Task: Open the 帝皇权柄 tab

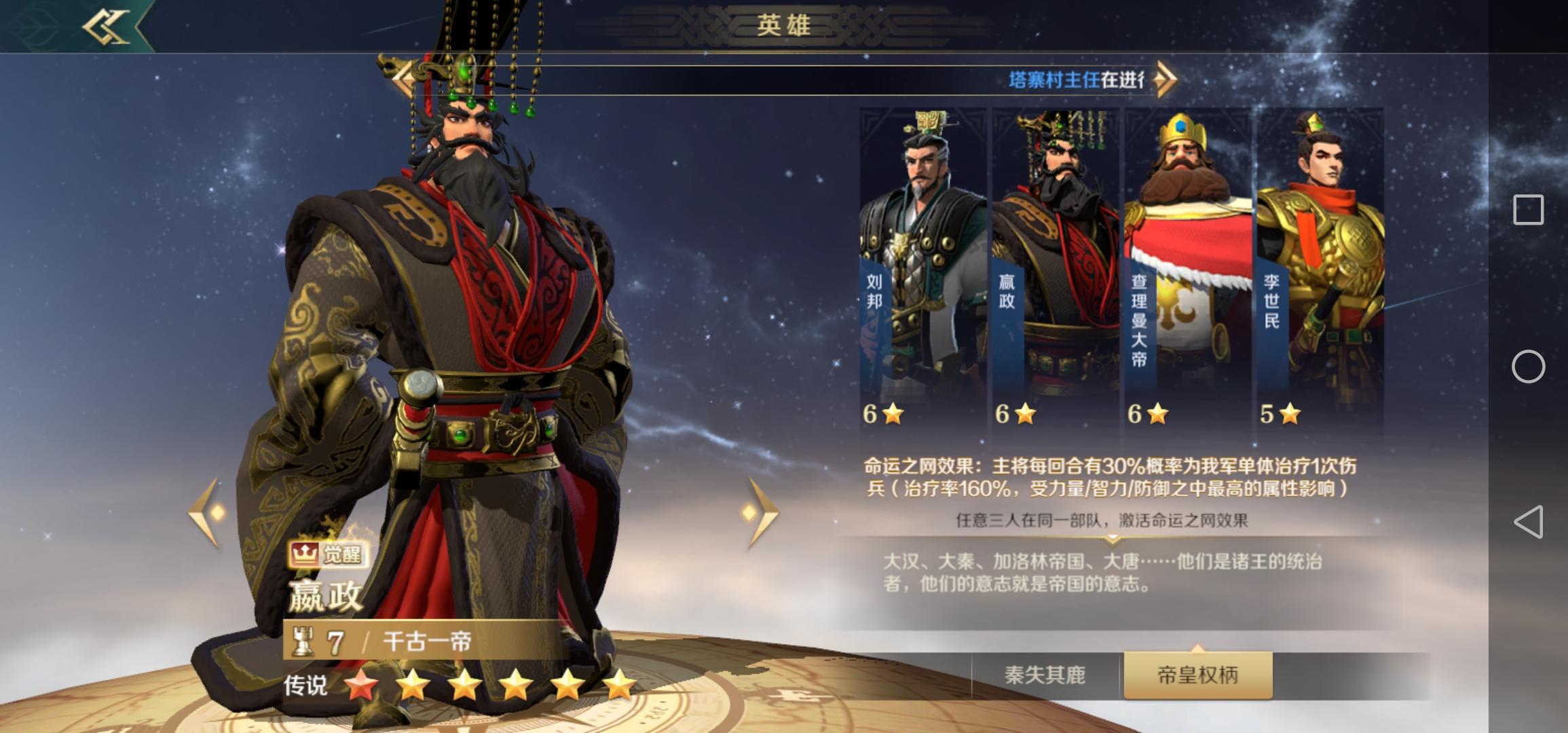Action: tap(1197, 675)
